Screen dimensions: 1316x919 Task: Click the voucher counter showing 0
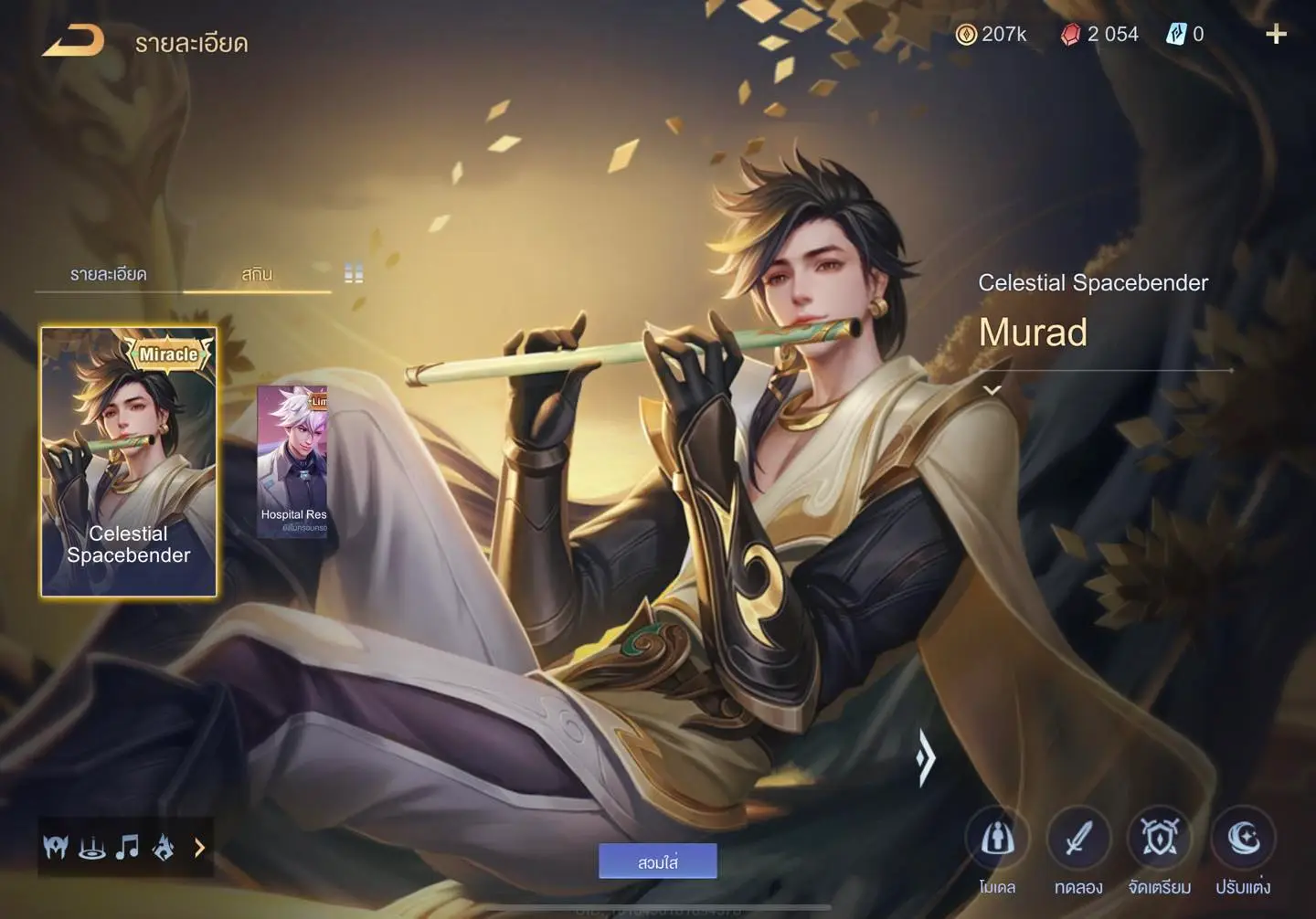click(x=1185, y=34)
